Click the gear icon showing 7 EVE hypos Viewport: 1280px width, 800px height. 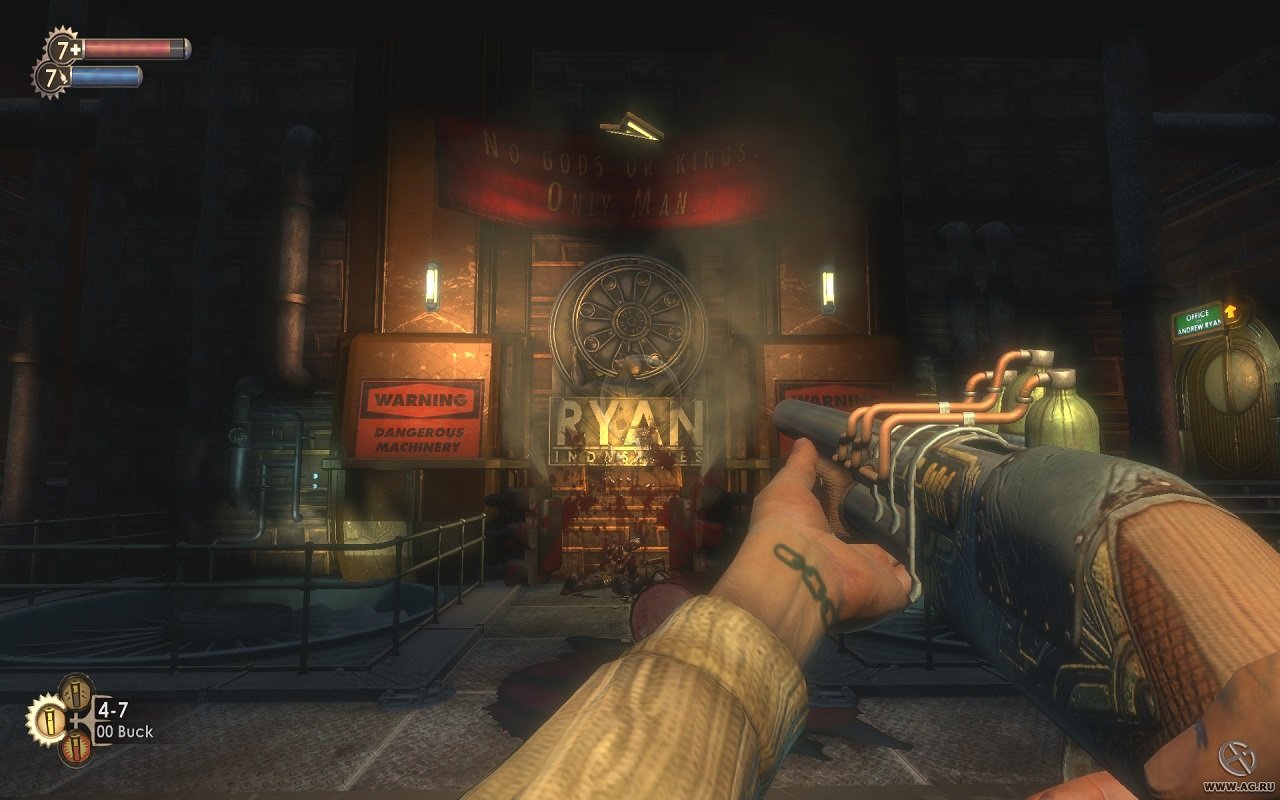[52, 75]
